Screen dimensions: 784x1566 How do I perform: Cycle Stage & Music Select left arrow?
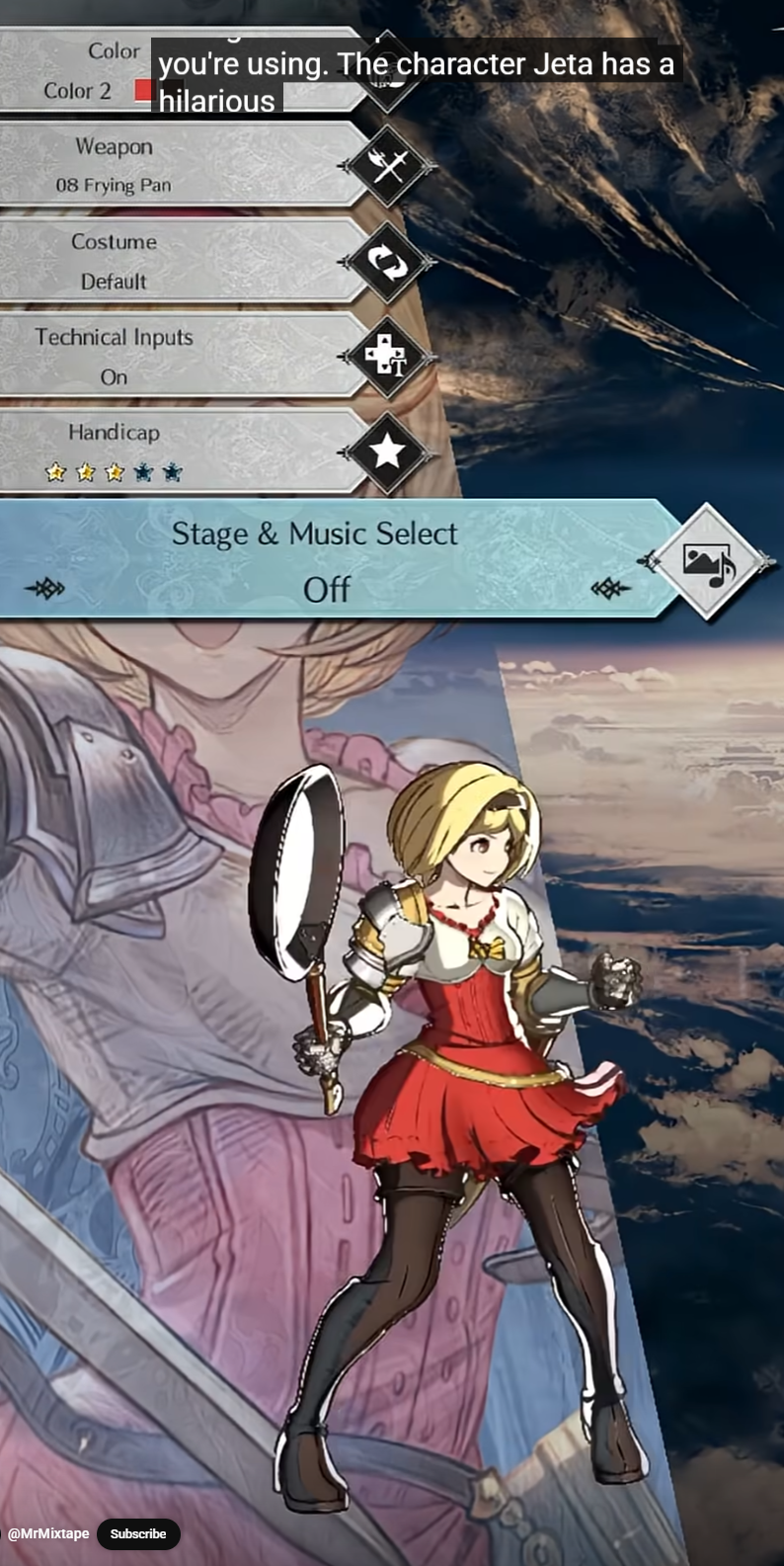(45, 589)
